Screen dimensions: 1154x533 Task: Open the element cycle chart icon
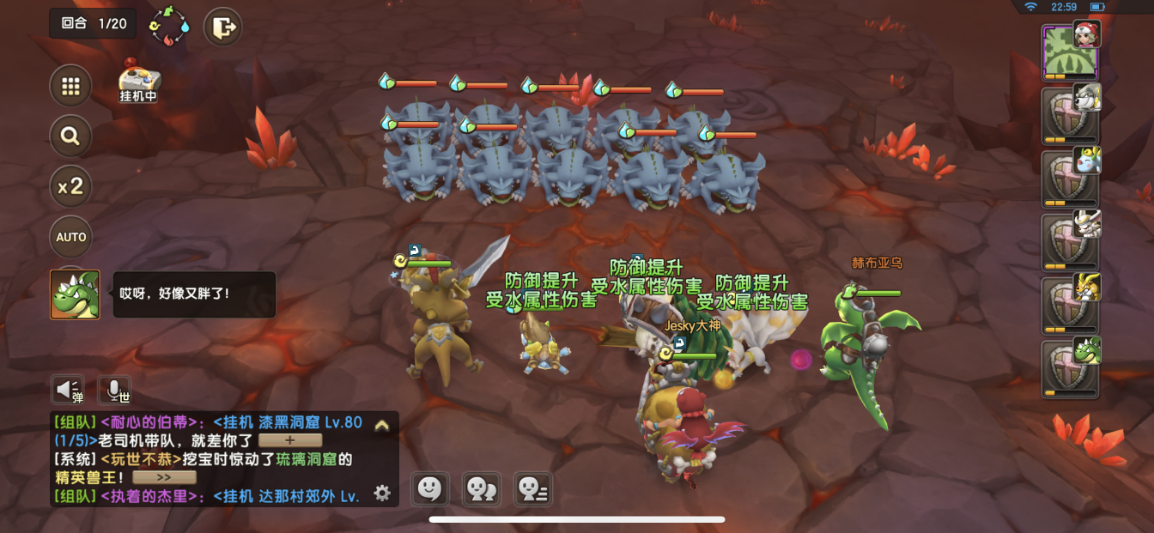[169, 26]
